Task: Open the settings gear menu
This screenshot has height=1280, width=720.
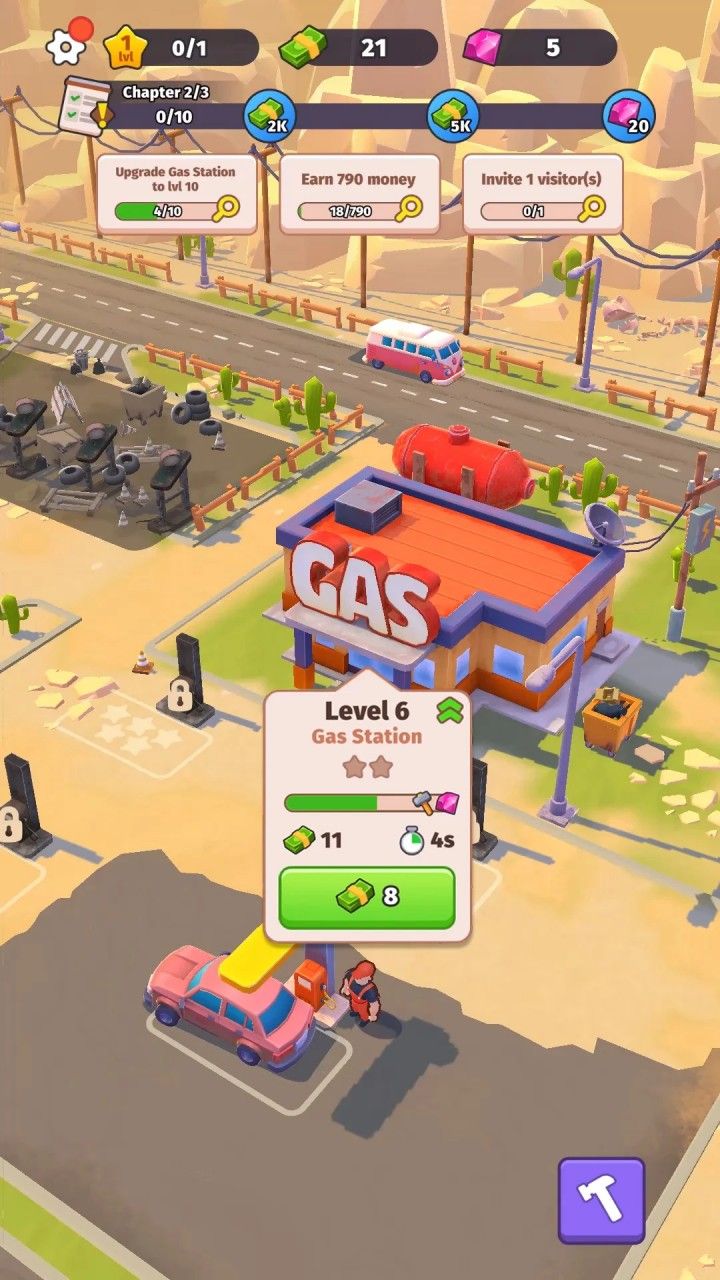Action: coord(66,45)
